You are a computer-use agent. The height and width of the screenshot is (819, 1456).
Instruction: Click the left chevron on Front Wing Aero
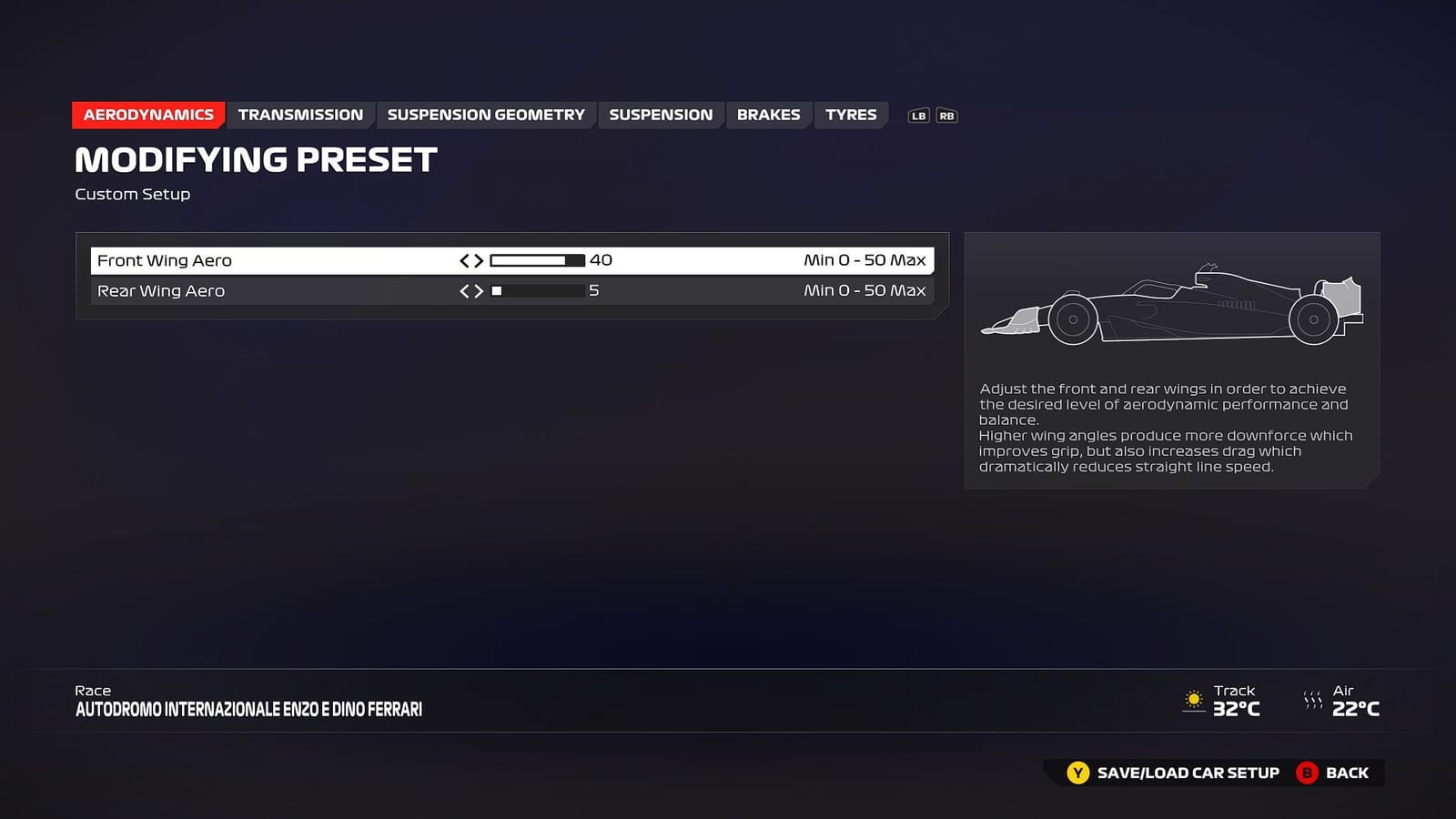tap(465, 260)
